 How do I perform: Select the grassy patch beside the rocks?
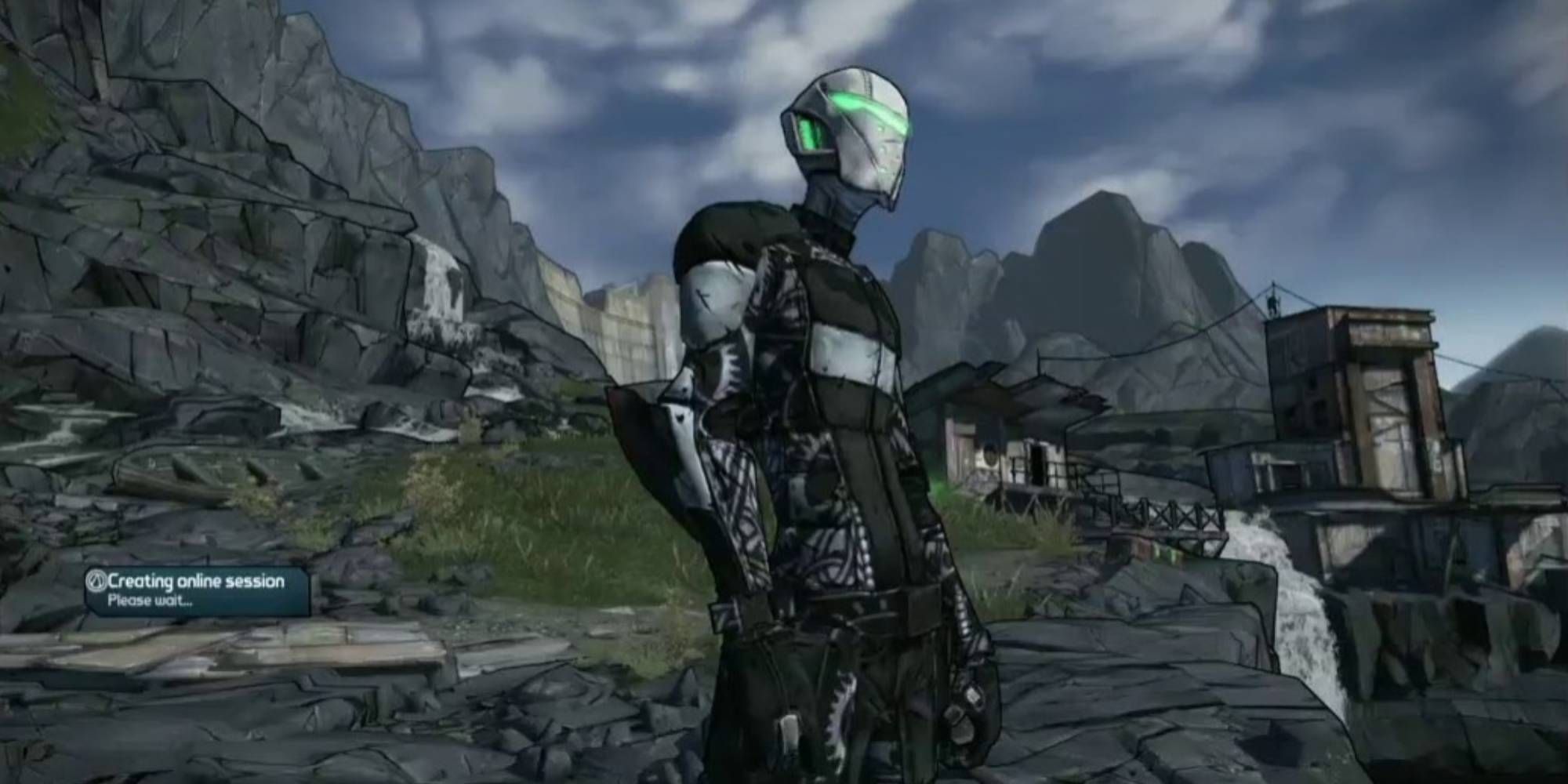tap(463, 502)
